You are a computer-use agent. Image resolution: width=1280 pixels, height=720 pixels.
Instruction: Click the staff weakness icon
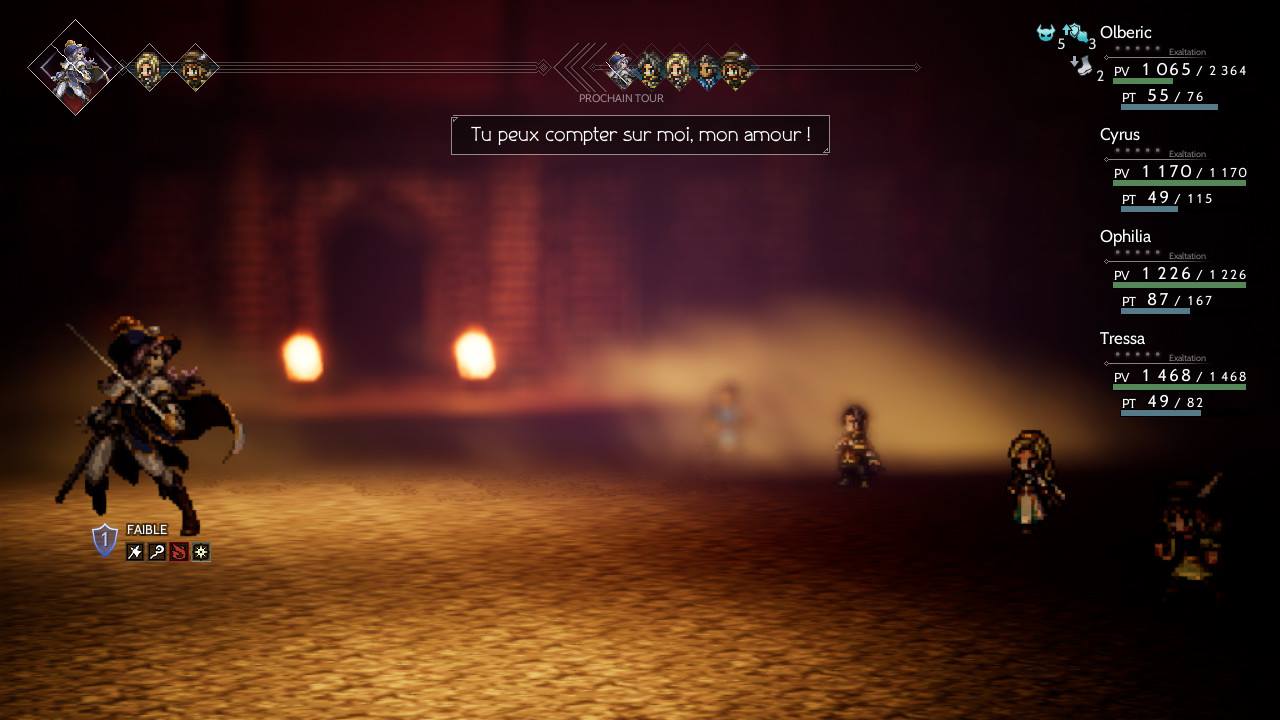click(157, 552)
